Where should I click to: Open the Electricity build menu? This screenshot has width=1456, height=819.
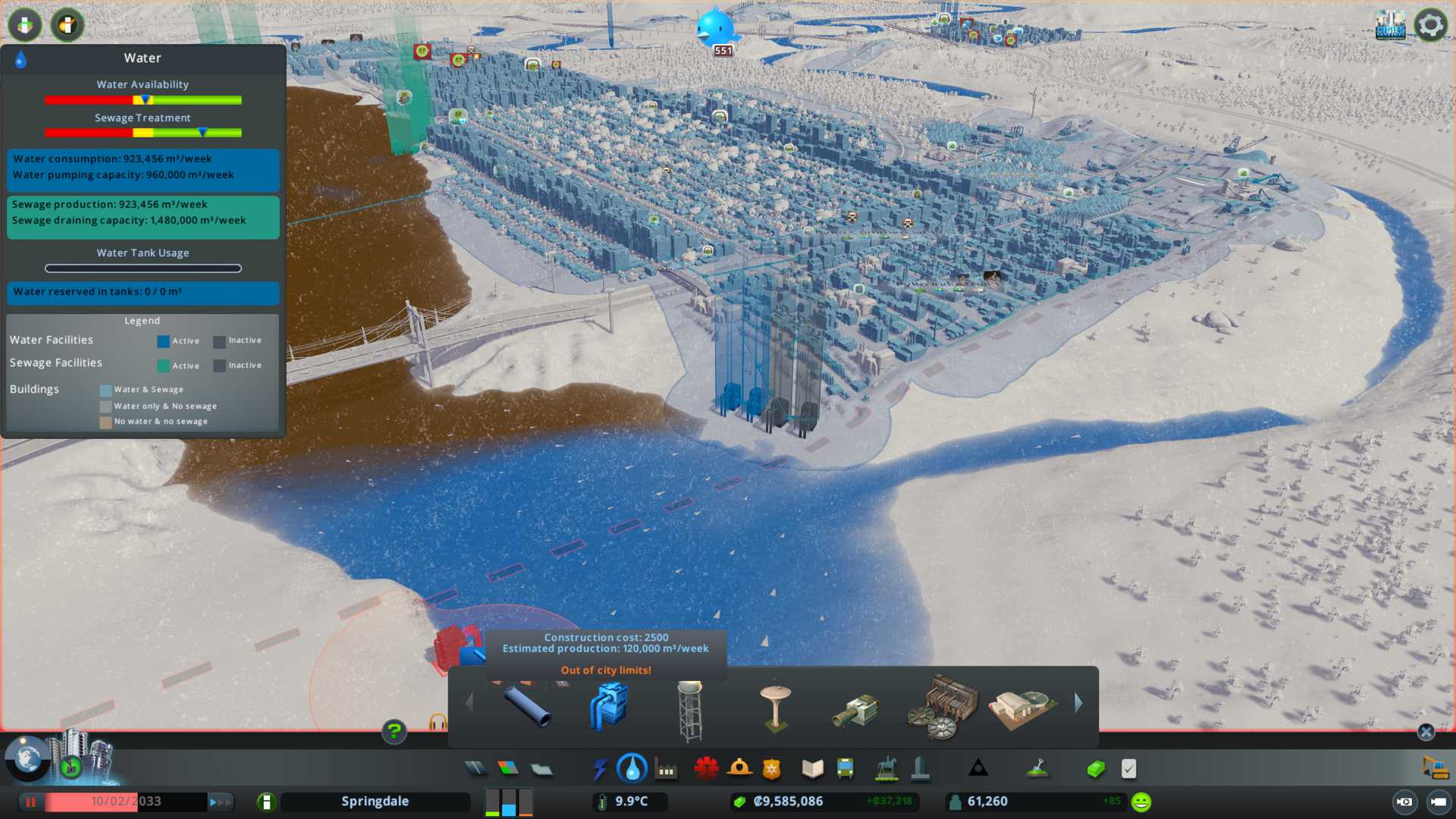pyautogui.click(x=600, y=769)
